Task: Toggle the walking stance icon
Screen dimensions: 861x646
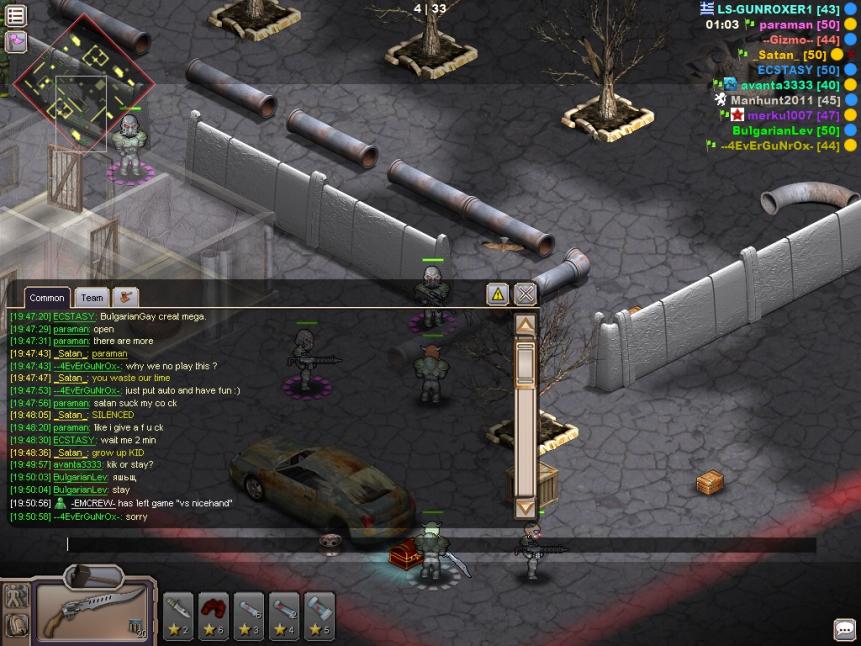Action: pos(16,597)
